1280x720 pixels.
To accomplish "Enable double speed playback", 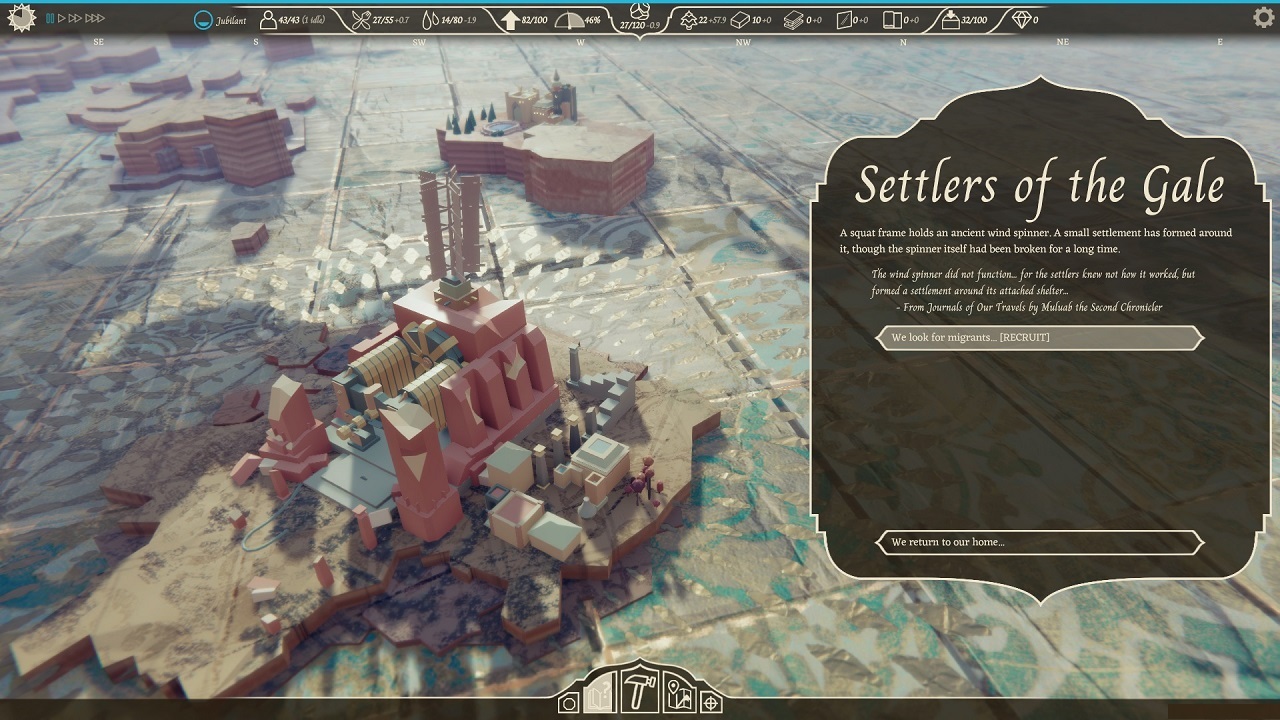I will 74,18.
